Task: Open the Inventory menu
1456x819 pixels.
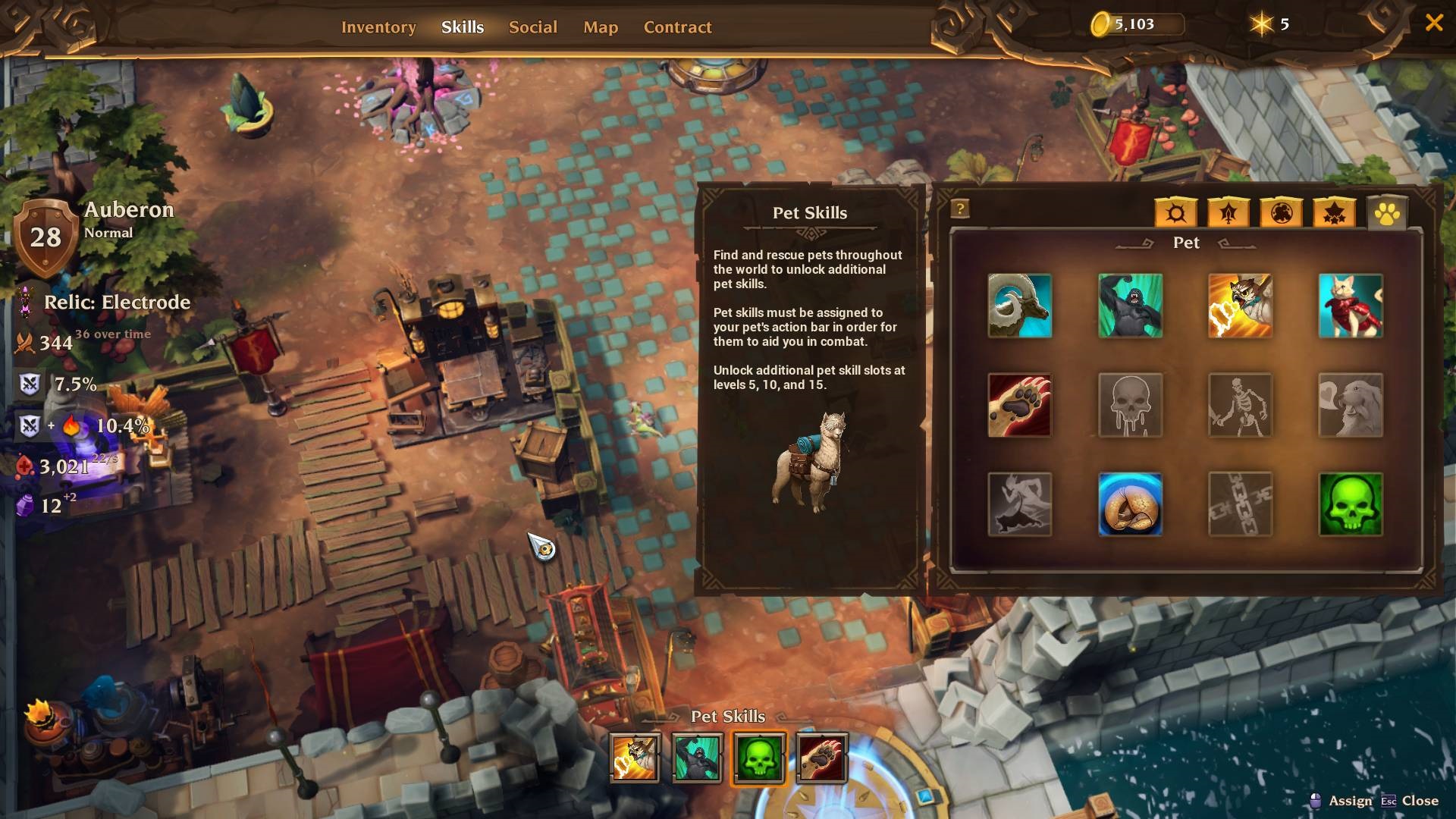Action: tap(378, 27)
